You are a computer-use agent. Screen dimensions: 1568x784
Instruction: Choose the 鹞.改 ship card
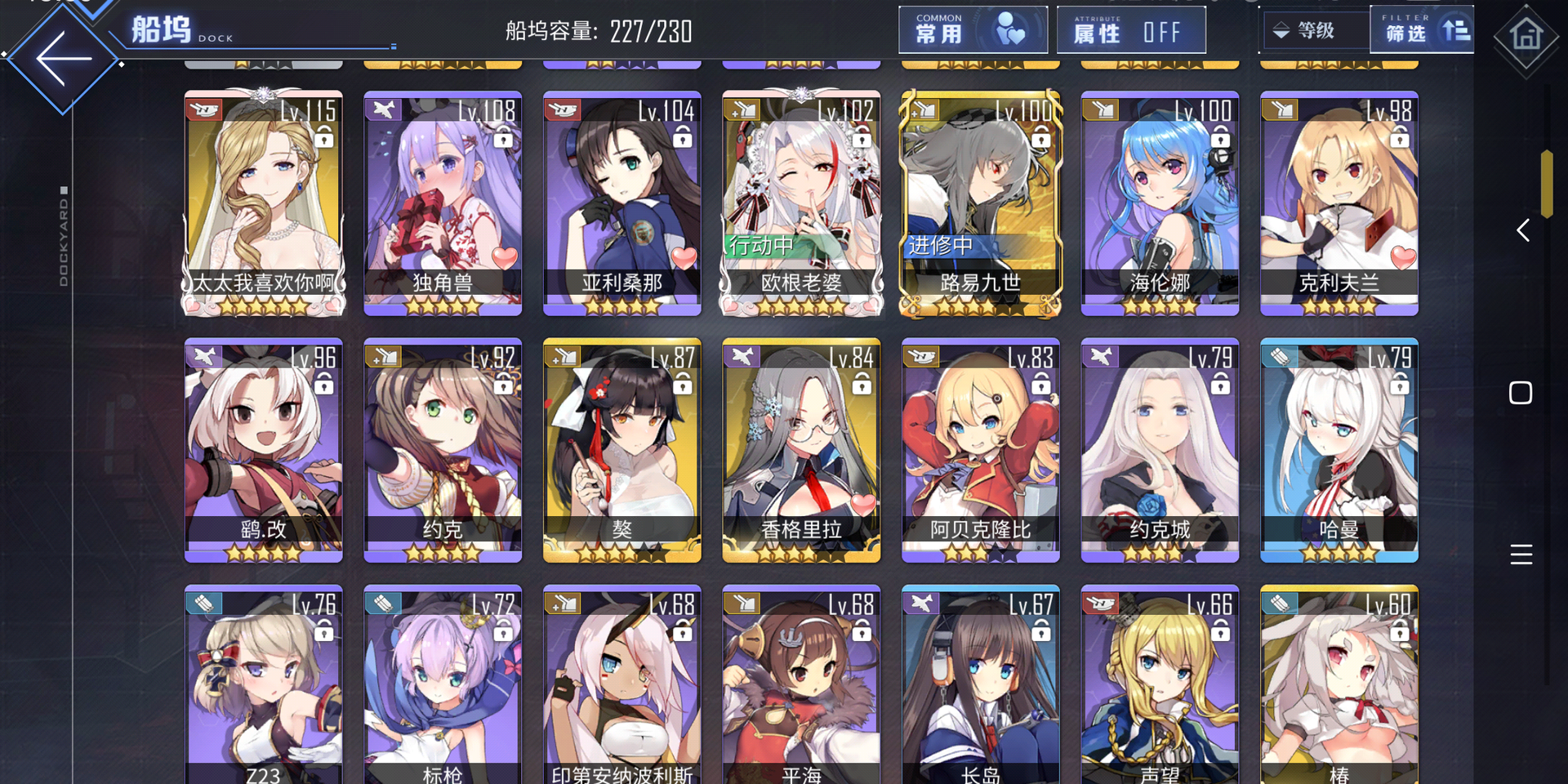(x=264, y=450)
